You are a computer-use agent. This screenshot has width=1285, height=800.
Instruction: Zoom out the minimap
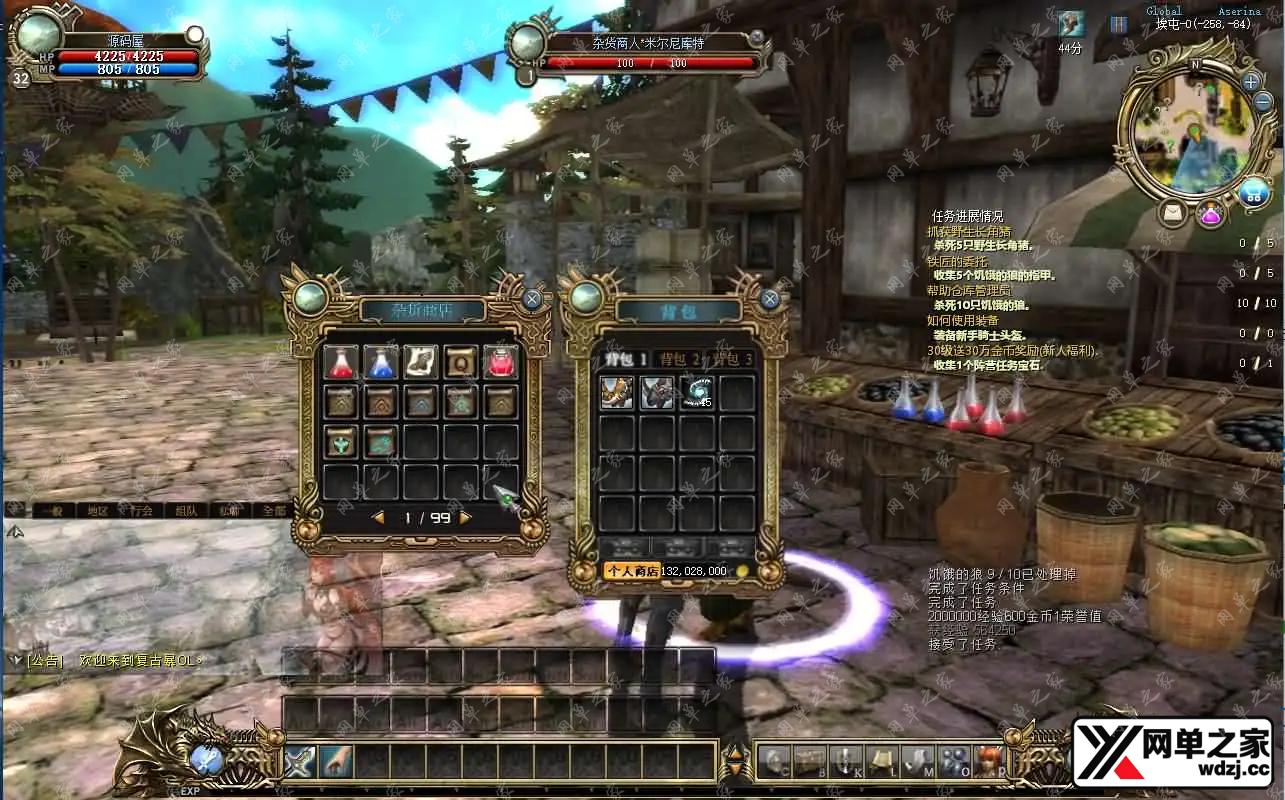(x=1262, y=102)
